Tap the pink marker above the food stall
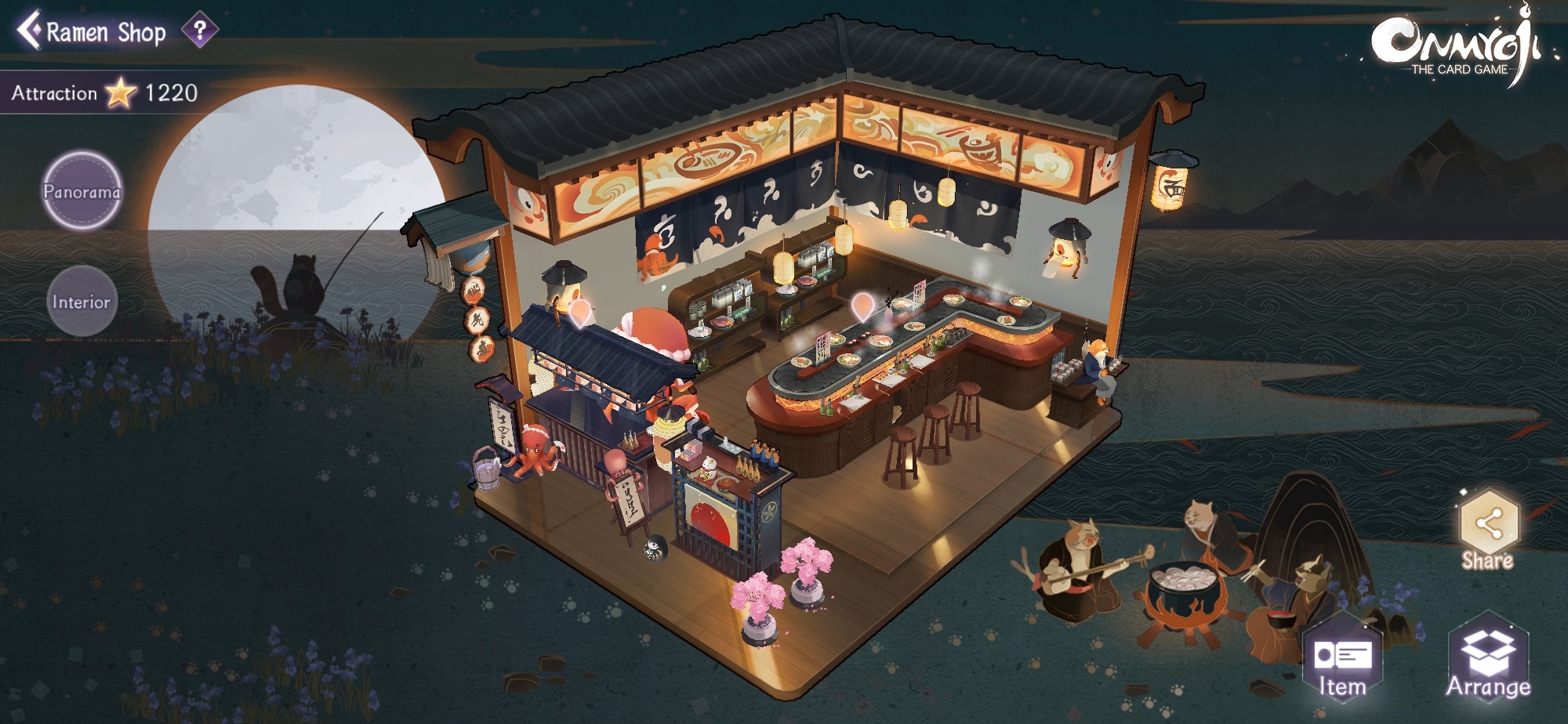1568x724 pixels. [579, 312]
